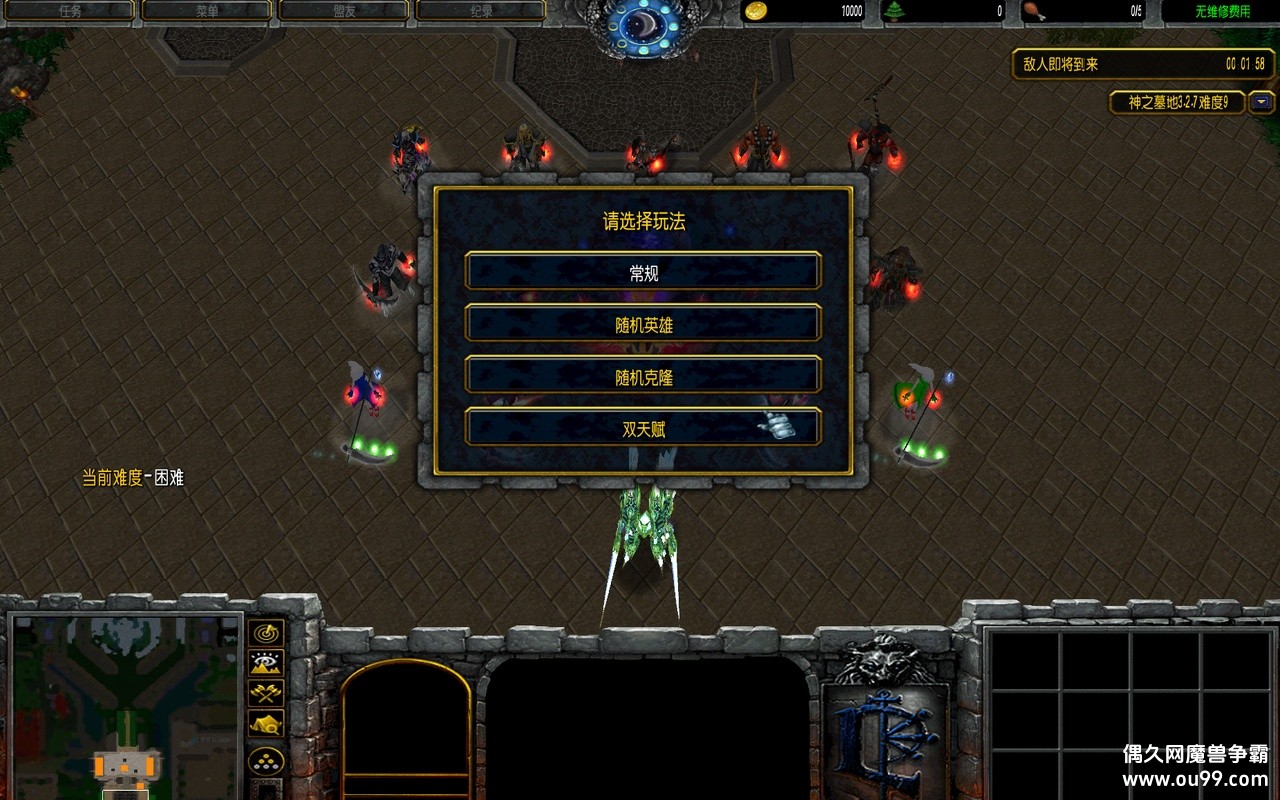Open the 任务 quests menu
The height and width of the screenshot is (800, 1280).
coord(70,10)
